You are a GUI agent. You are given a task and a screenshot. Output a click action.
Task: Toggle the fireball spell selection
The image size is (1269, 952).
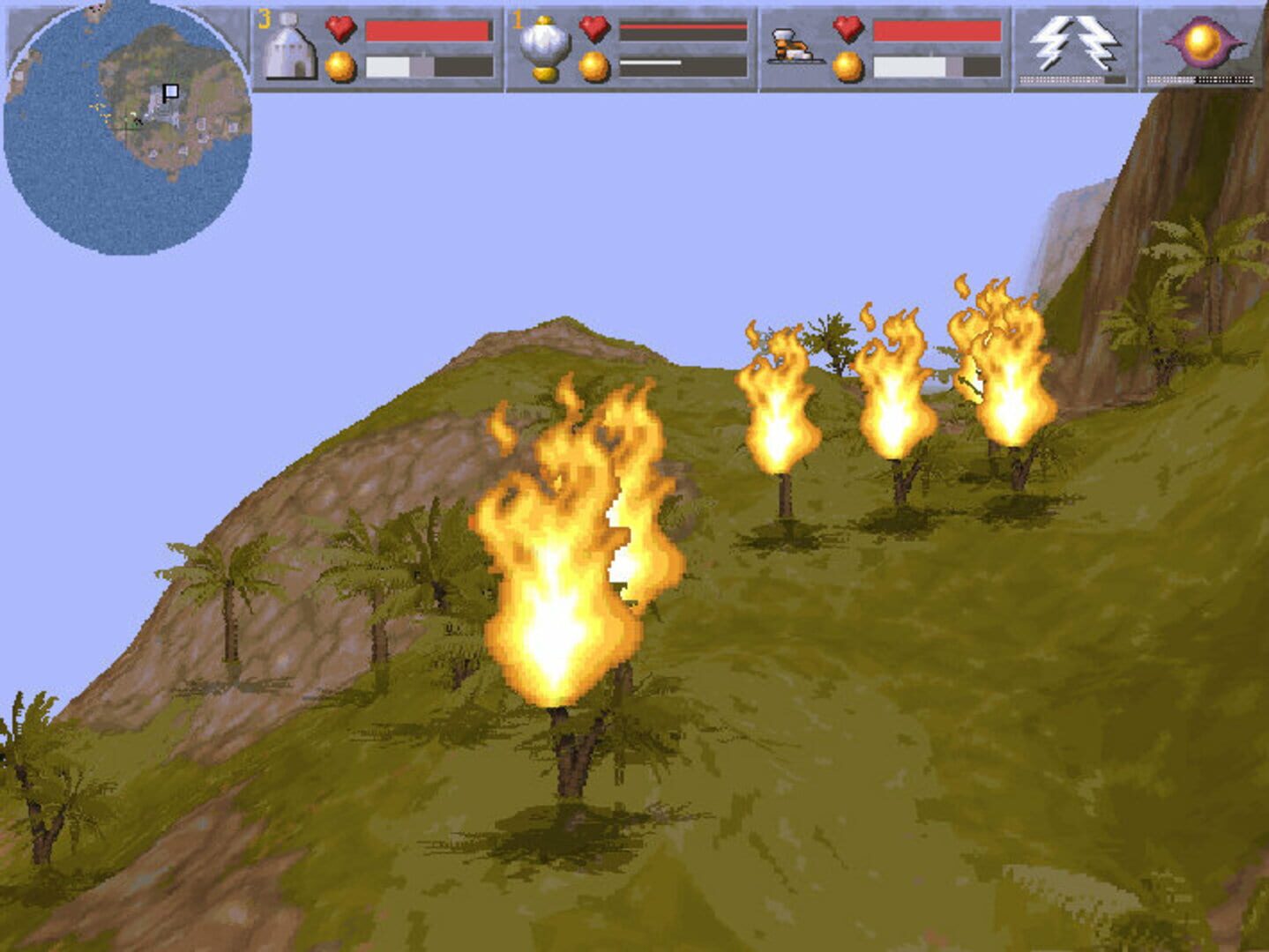click(1201, 41)
